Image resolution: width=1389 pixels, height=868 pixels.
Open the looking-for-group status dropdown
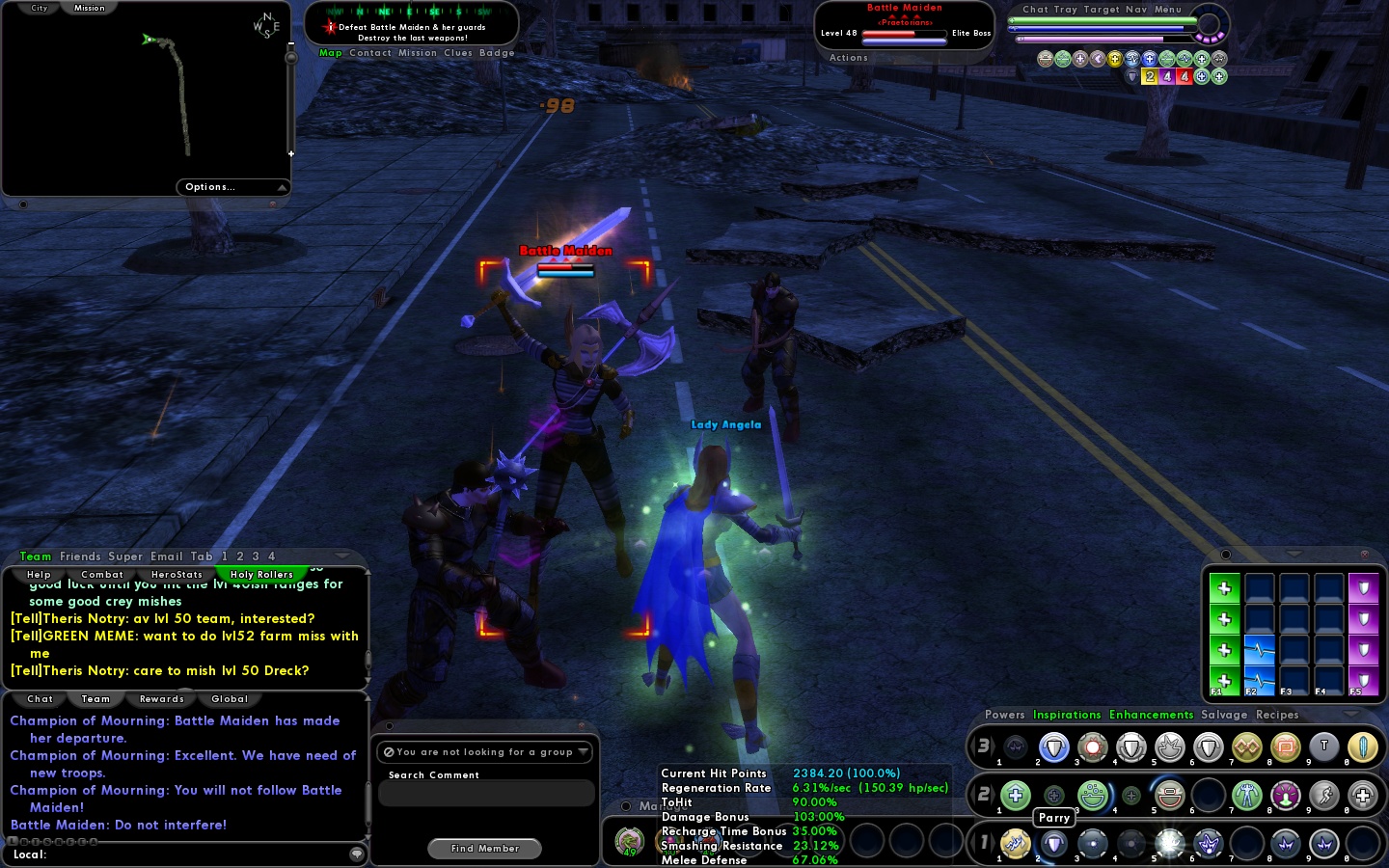pos(486,752)
